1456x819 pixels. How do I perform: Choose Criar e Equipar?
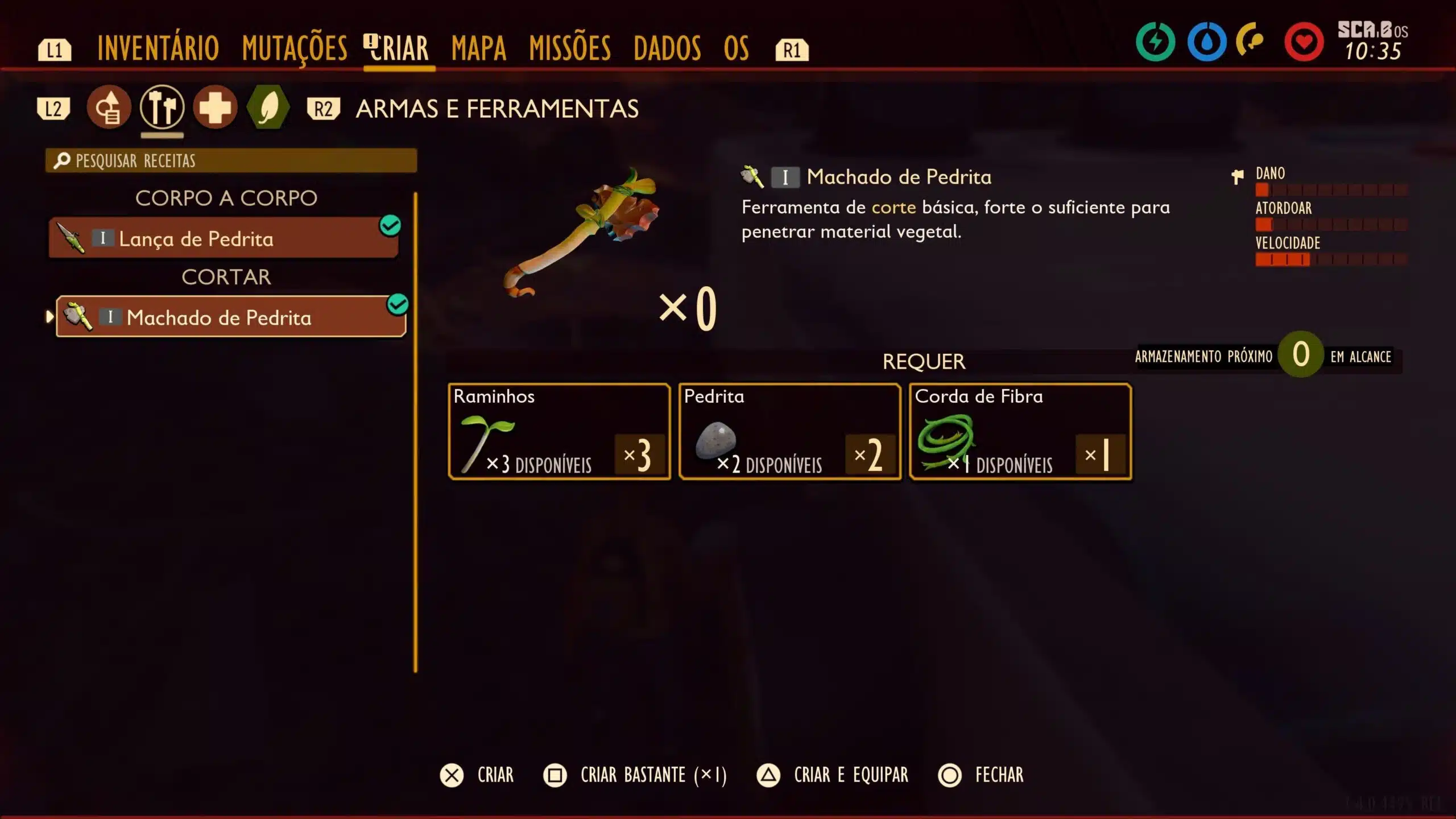click(833, 775)
